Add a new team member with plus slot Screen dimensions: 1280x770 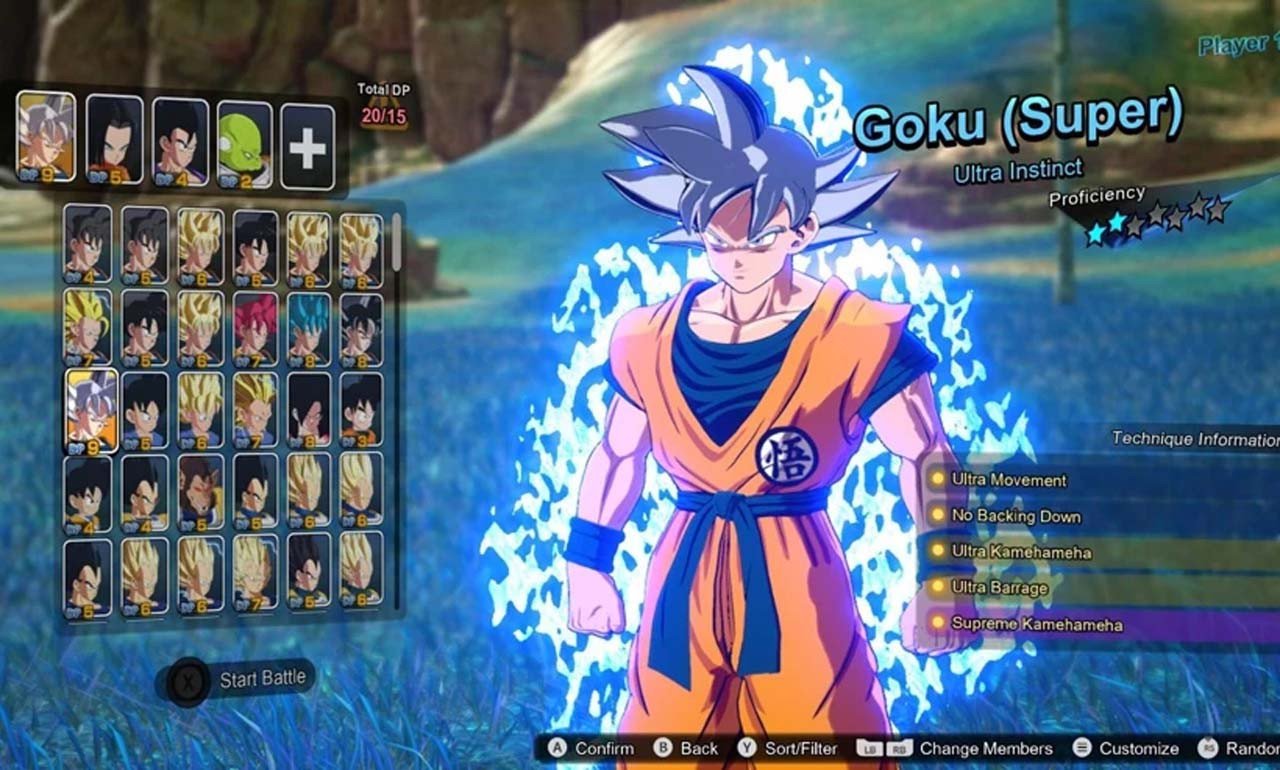[x=307, y=147]
